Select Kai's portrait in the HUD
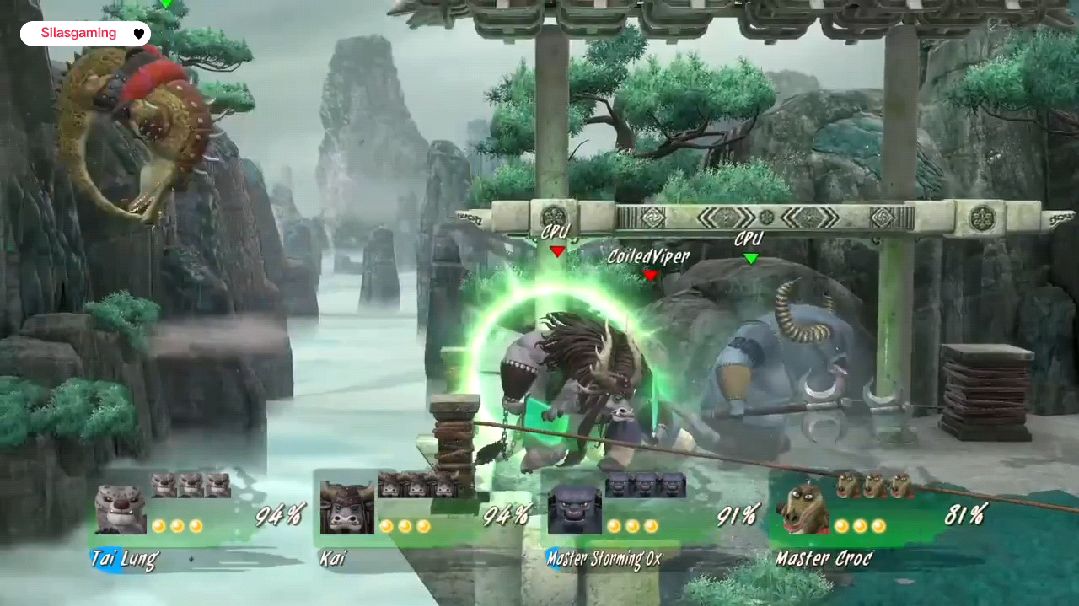 (347, 508)
